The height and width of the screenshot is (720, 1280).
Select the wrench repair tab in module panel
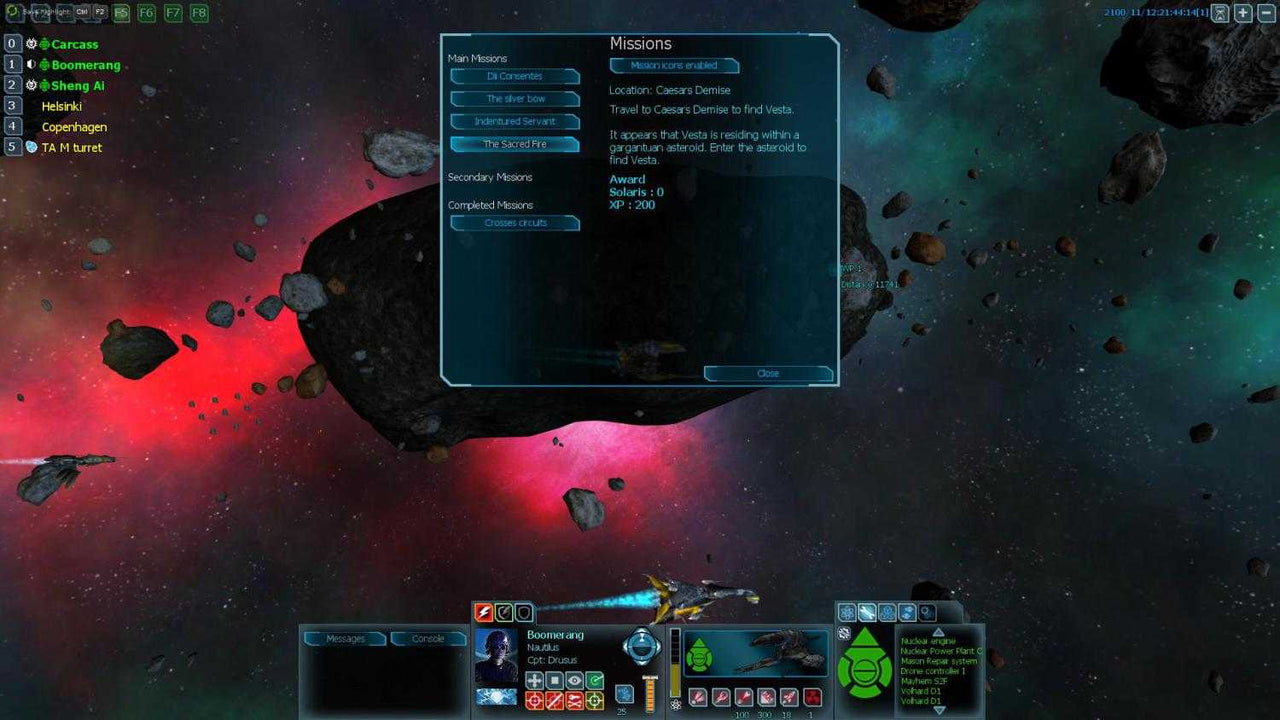867,612
